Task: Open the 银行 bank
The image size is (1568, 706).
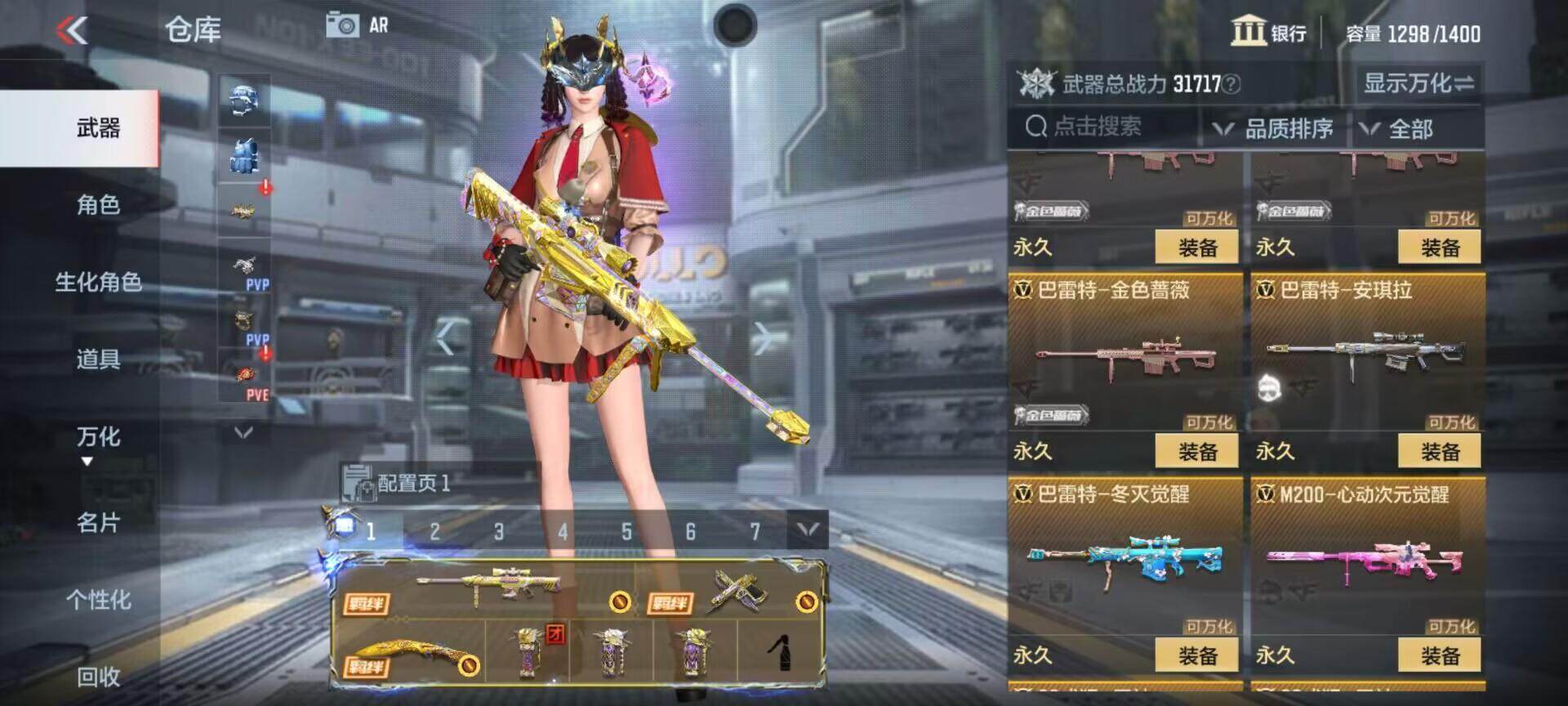Action: 1269,33
